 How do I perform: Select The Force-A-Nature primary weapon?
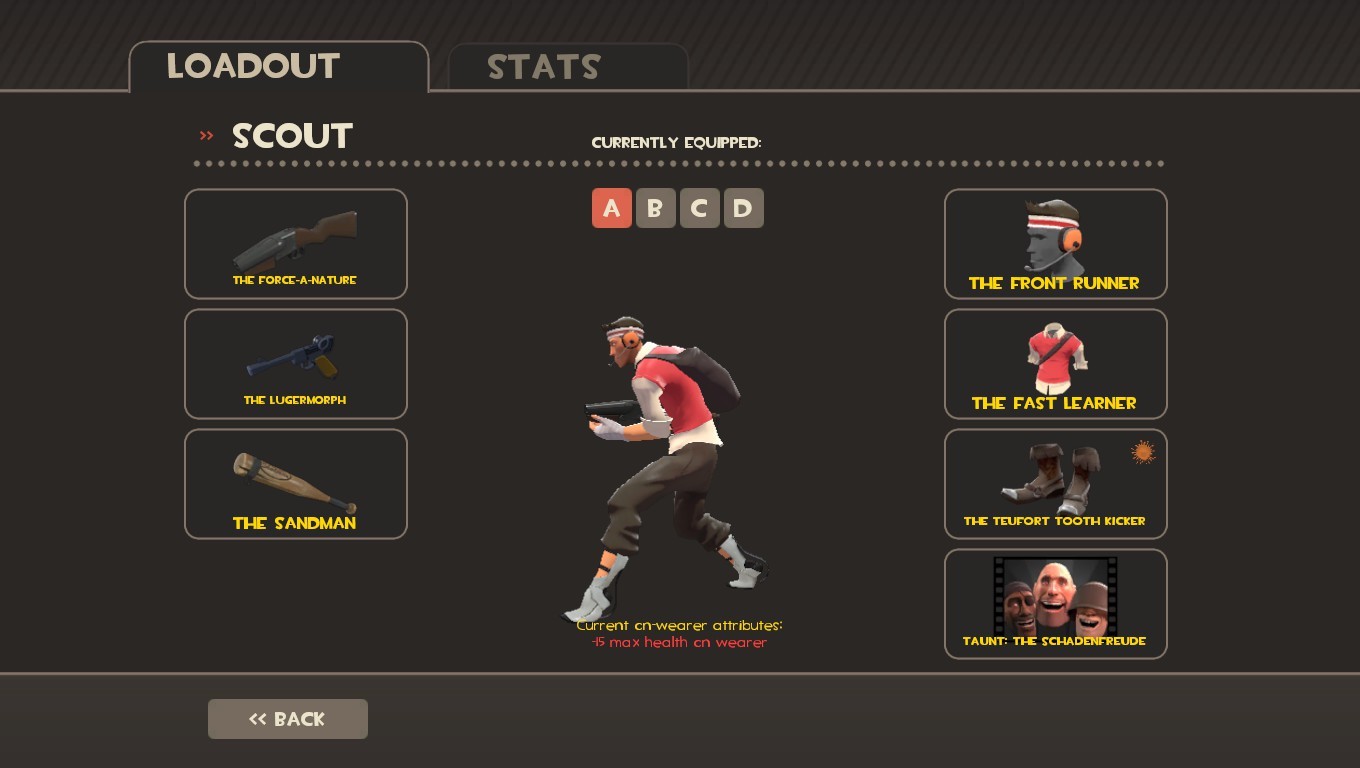[296, 243]
